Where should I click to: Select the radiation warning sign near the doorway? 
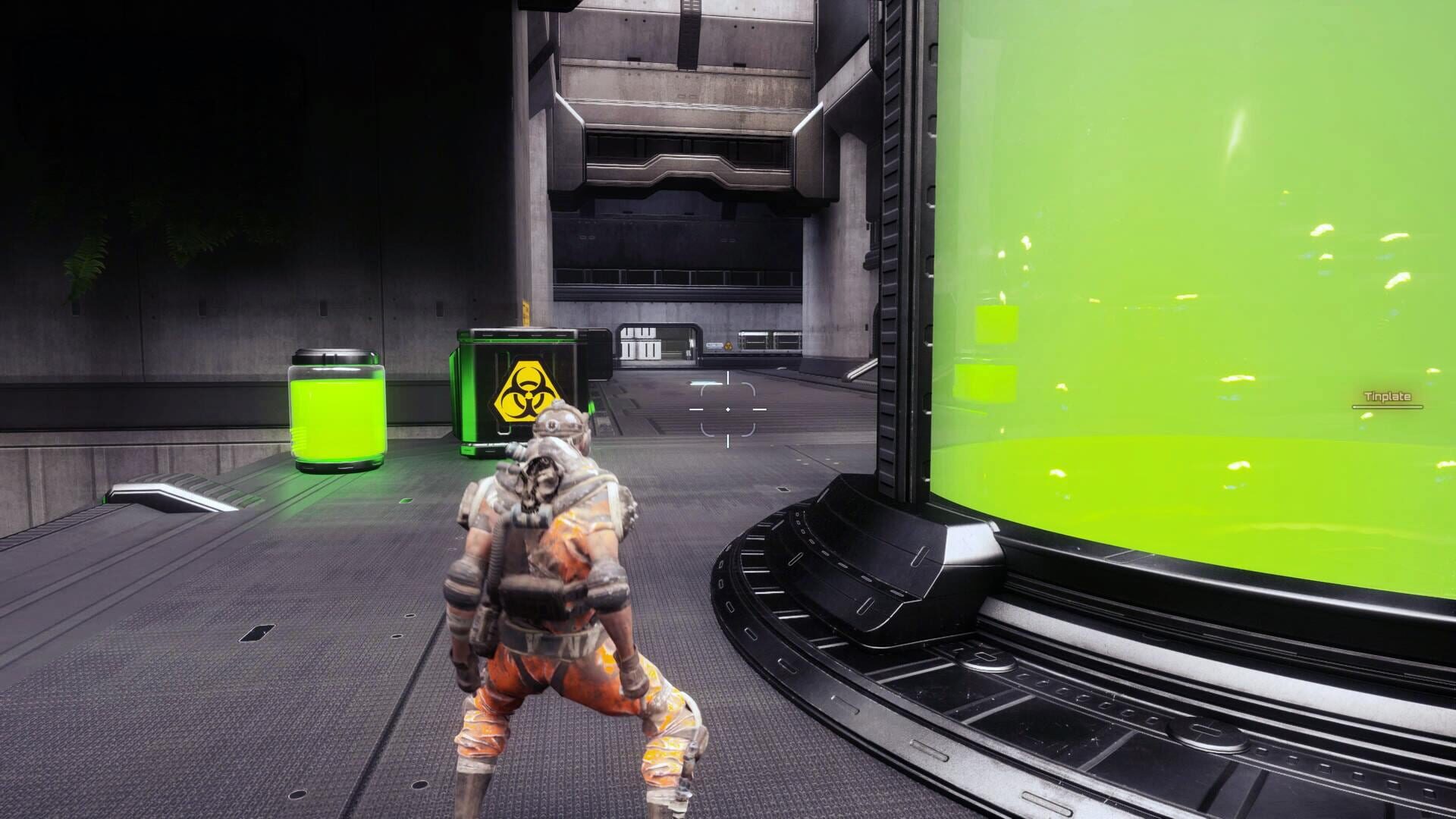pos(729,346)
